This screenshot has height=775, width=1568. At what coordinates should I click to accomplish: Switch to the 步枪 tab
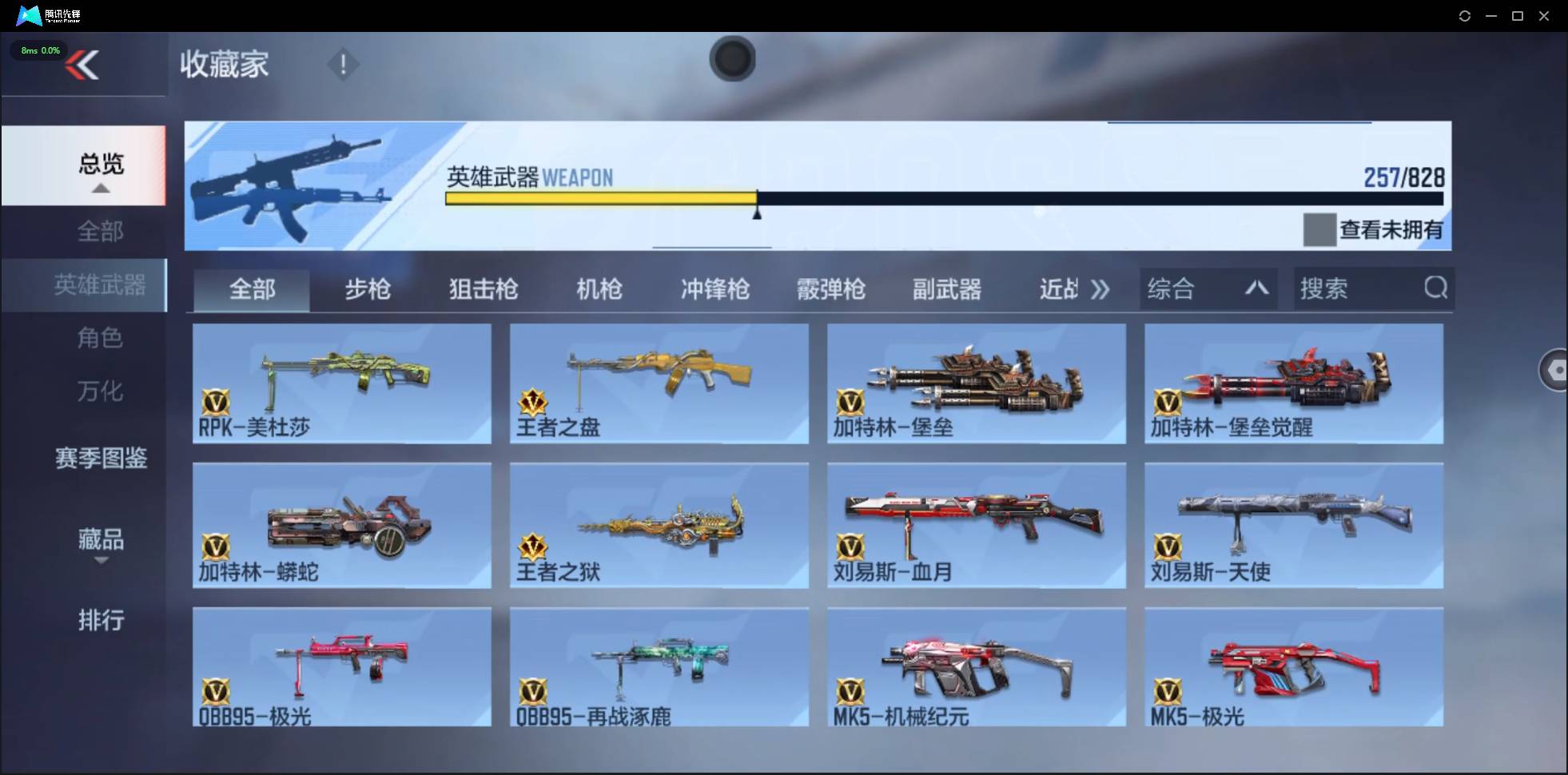368,289
